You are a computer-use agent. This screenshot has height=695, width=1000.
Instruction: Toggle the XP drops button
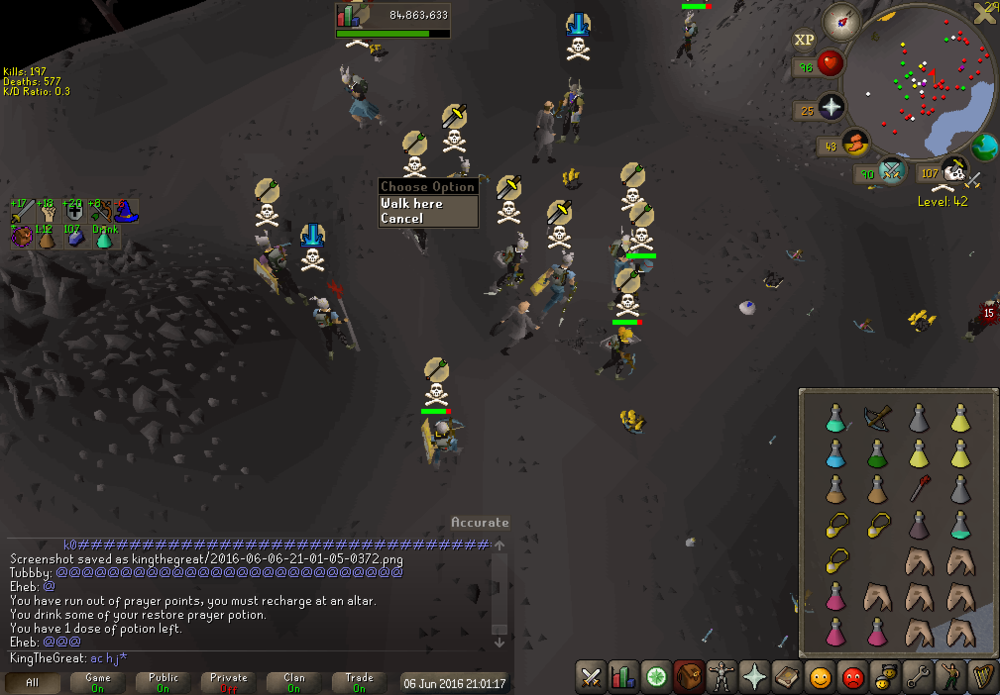pos(804,40)
